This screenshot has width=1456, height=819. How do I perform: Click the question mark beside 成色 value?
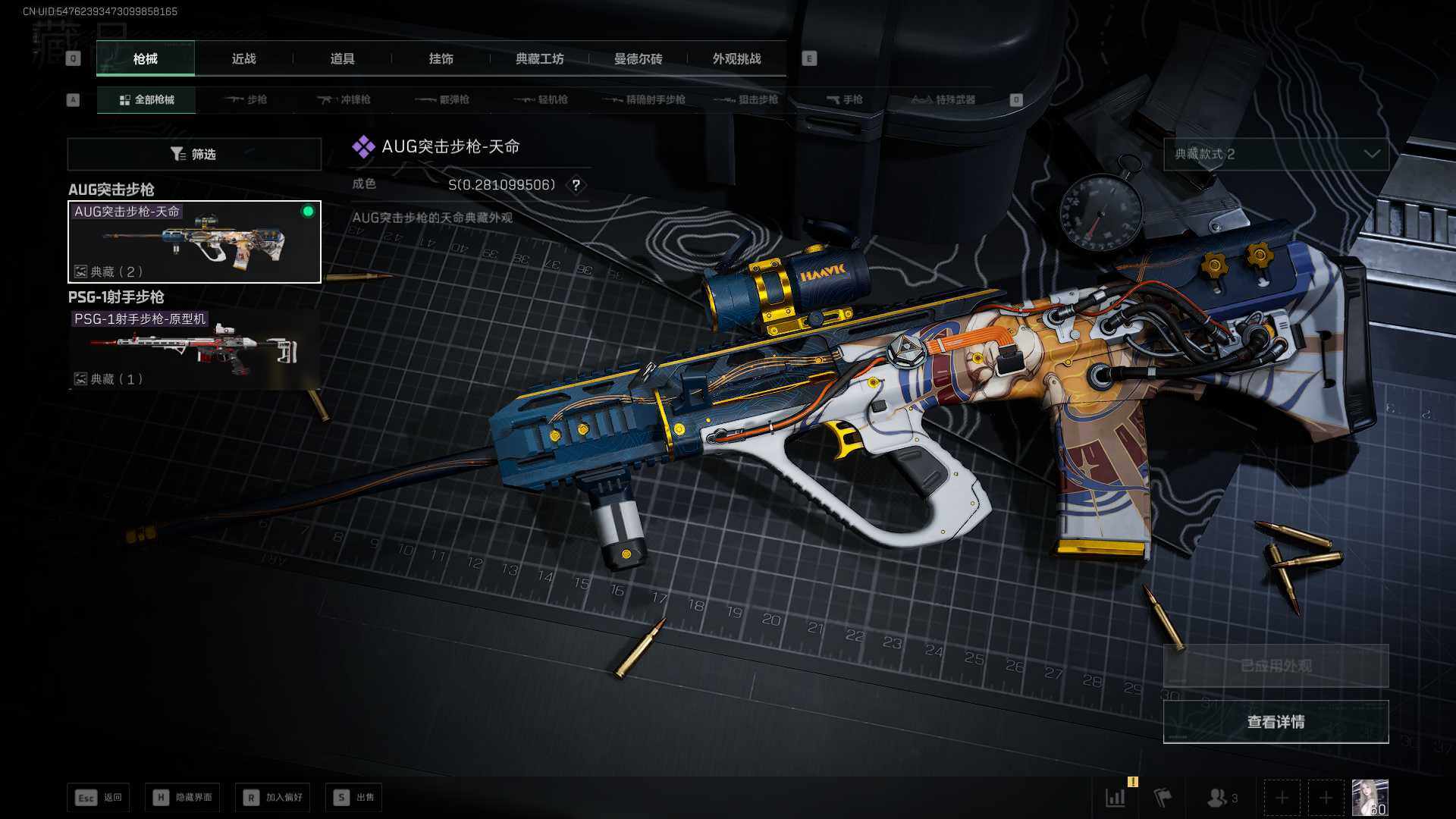click(576, 185)
